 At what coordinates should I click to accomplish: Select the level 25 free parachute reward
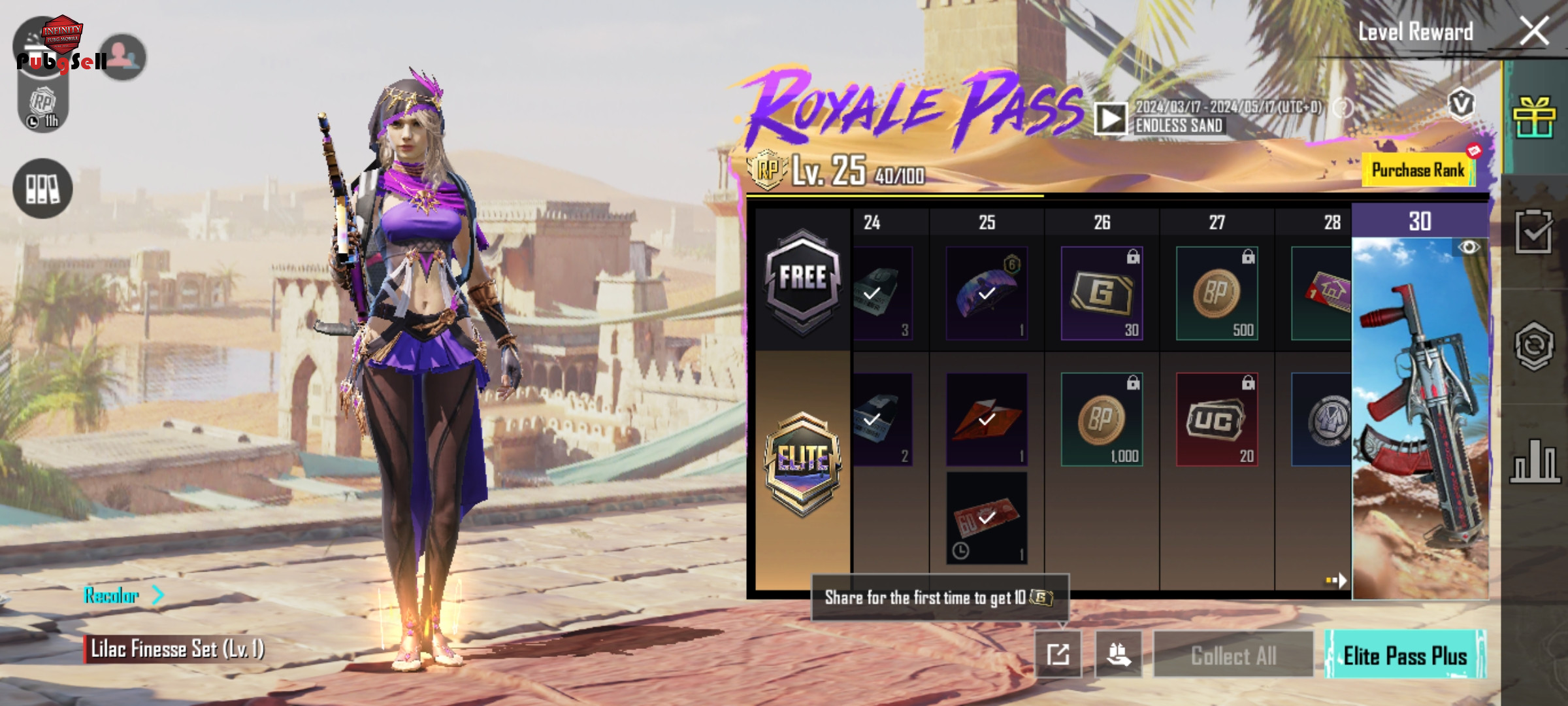pos(987,294)
